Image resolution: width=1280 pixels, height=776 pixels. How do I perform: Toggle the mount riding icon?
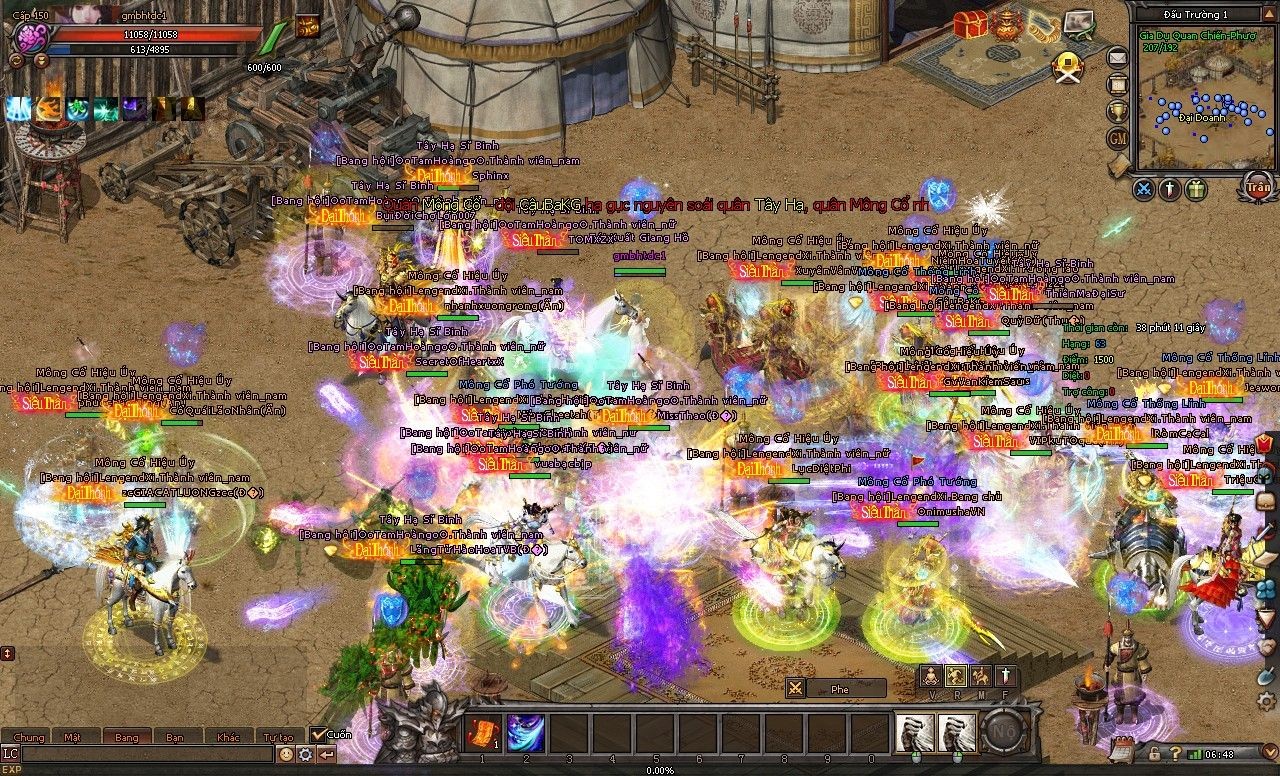pyautogui.click(x=981, y=675)
